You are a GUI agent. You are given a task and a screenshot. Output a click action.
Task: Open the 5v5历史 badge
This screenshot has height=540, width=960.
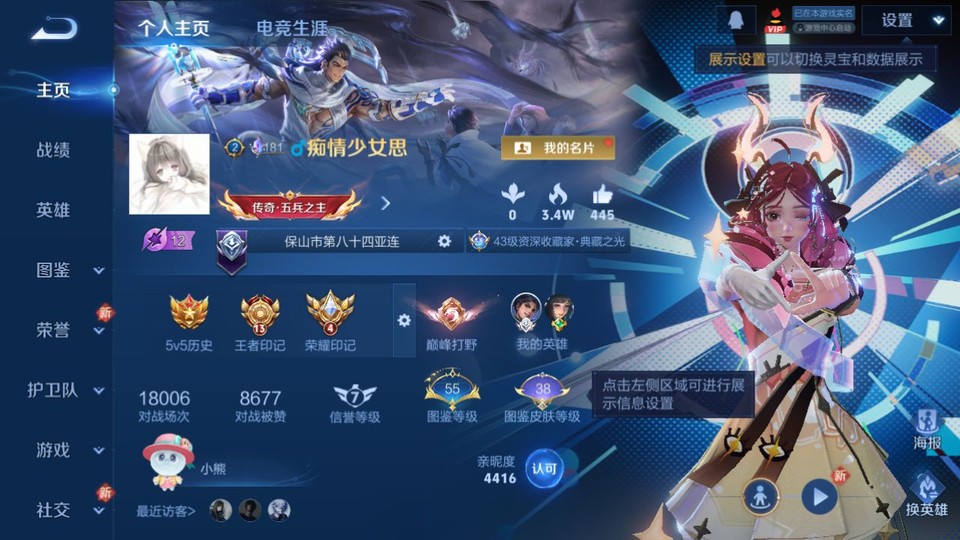point(189,322)
